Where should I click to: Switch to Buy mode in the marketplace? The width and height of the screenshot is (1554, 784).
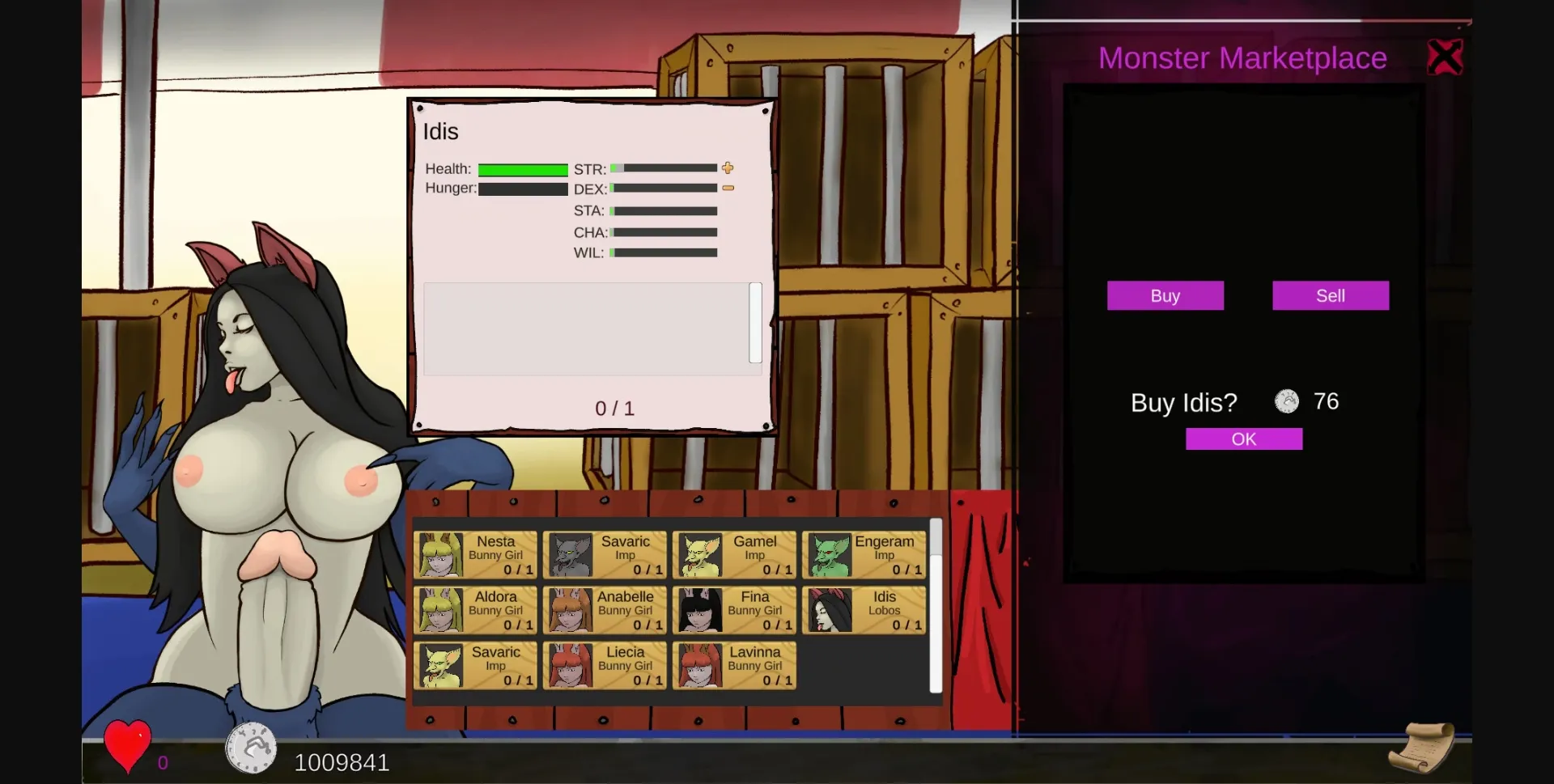1165,295
